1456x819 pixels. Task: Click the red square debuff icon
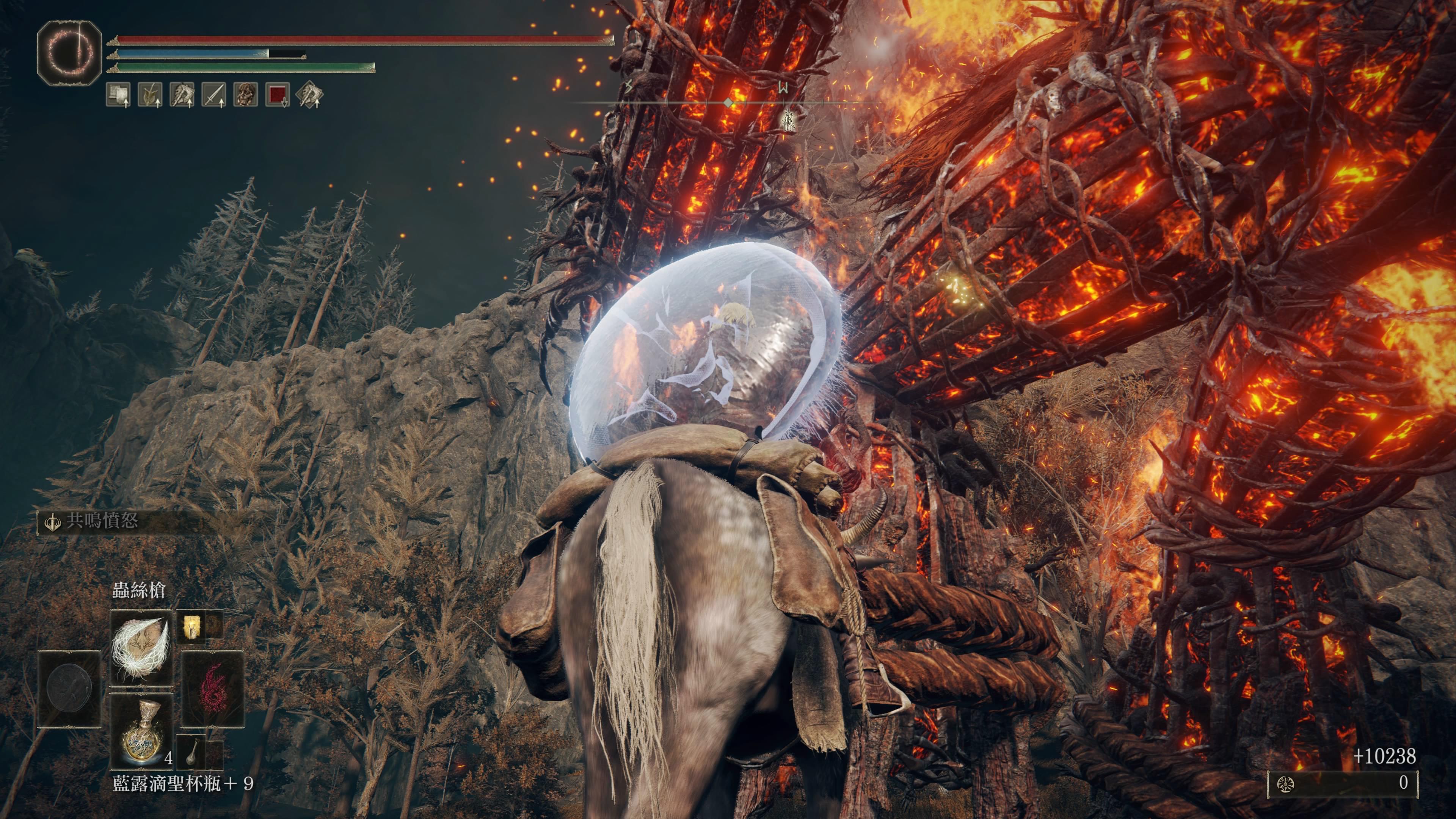click(278, 95)
